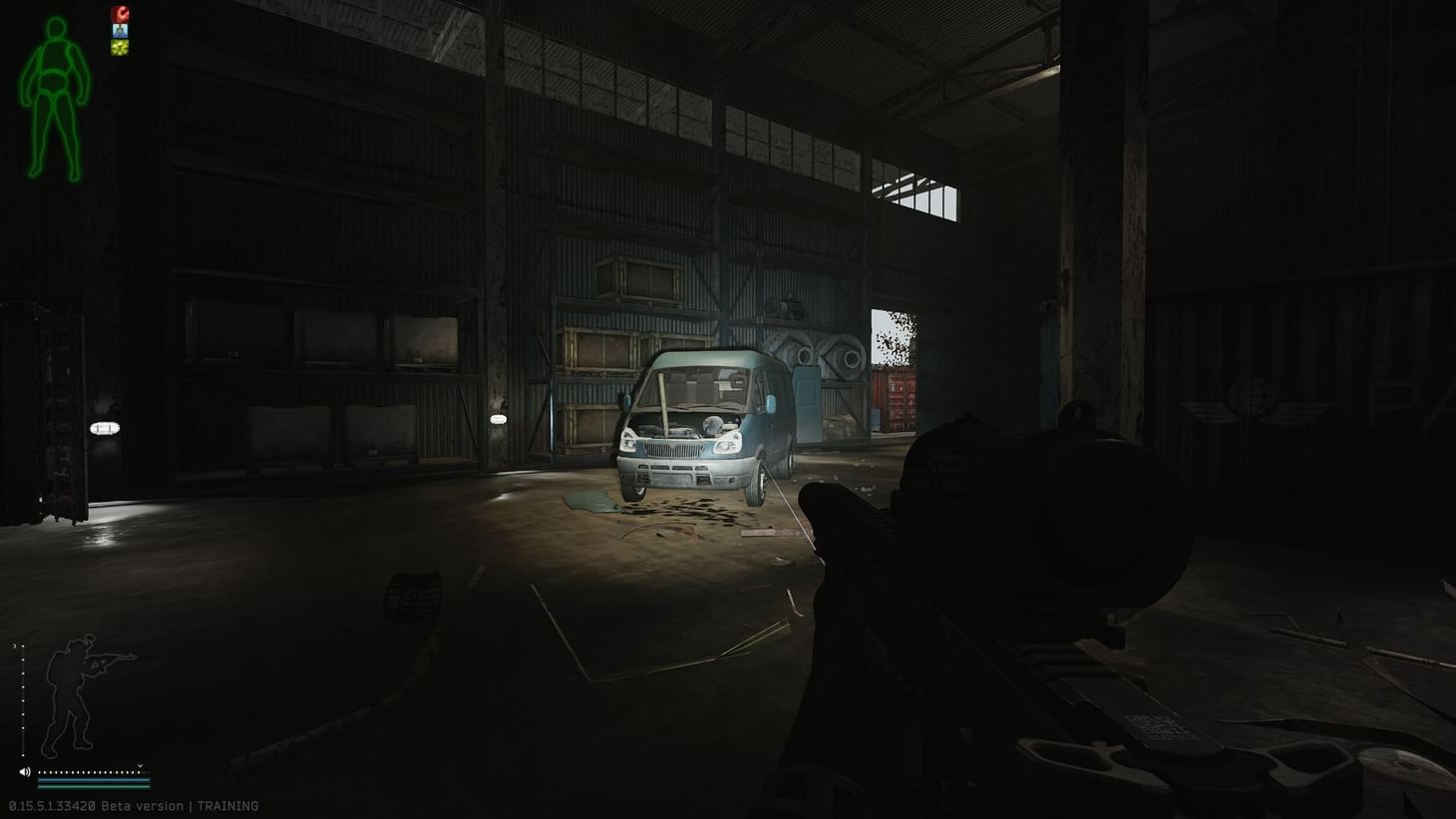The image size is (1456, 819).
Task: Click the blue stamina bar
Action: tap(95, 780)
